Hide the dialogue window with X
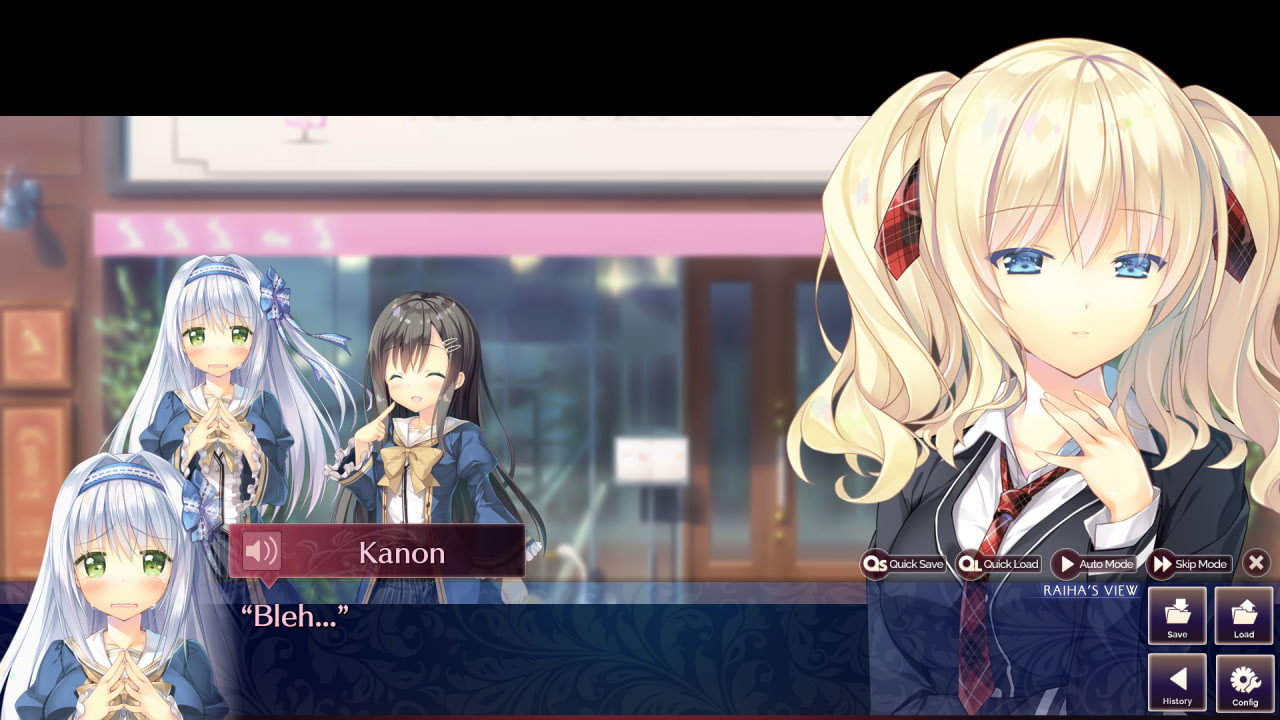The image size is (1280, 720). tap(1257, 563)
